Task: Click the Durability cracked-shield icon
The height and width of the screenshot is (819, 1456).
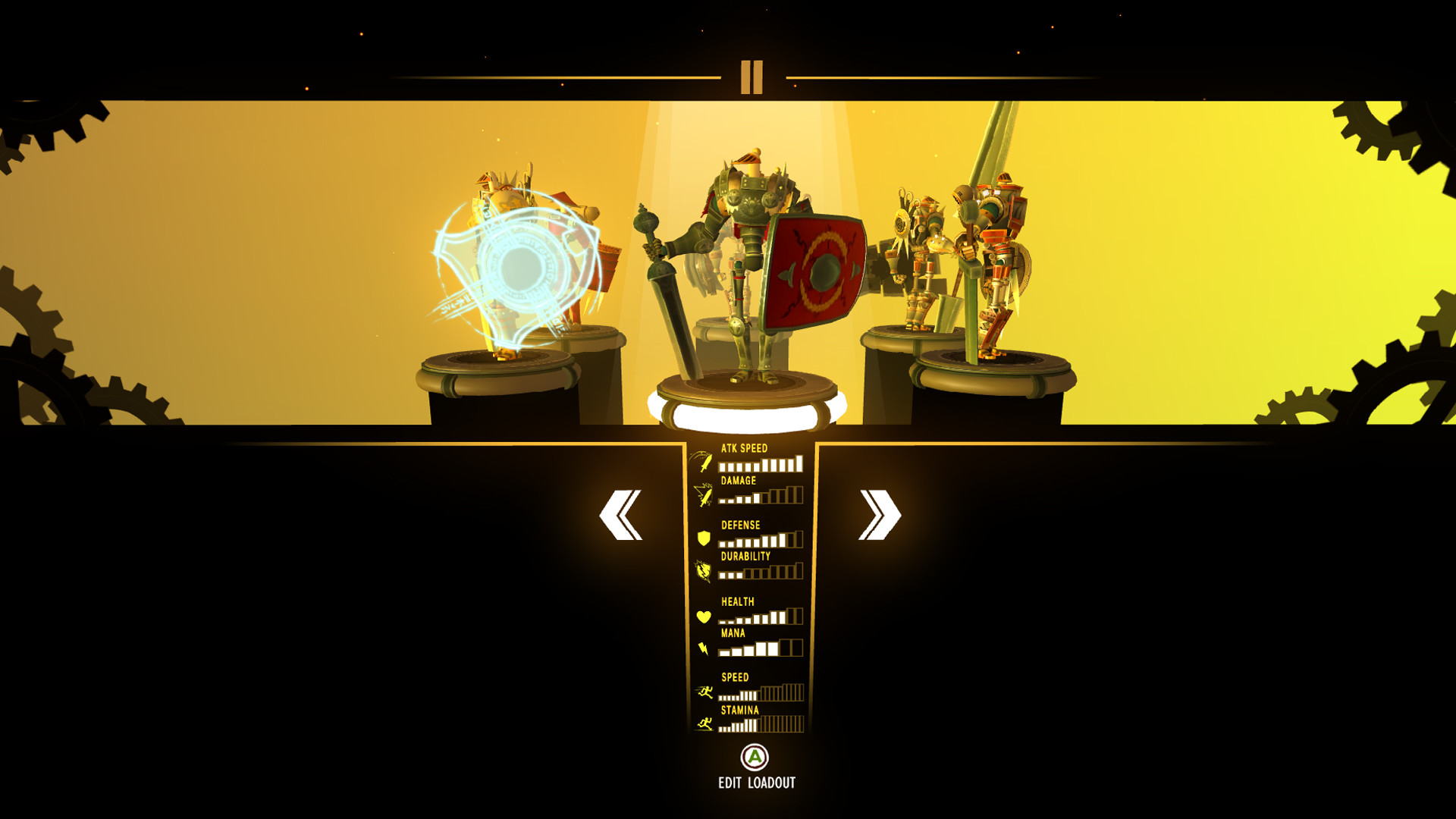Action: click(704, 573)
